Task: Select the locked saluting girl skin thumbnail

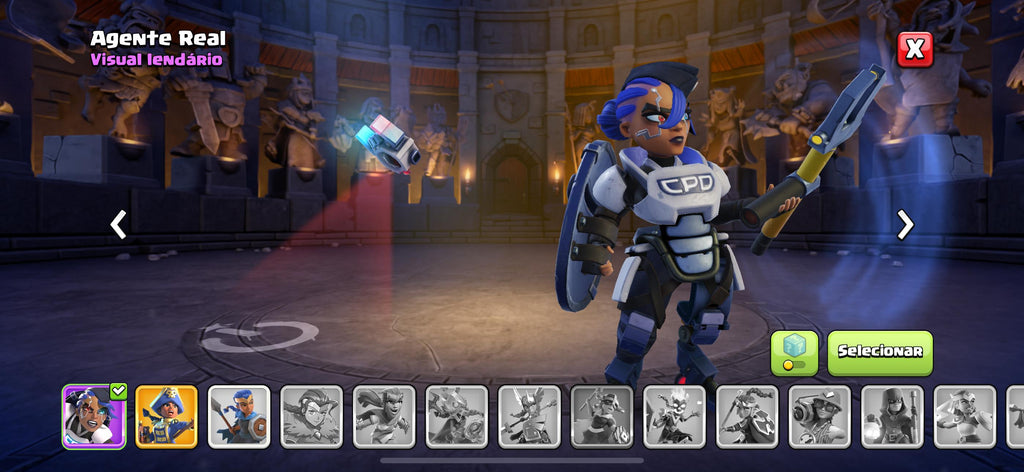Action: tap(965, 416)
